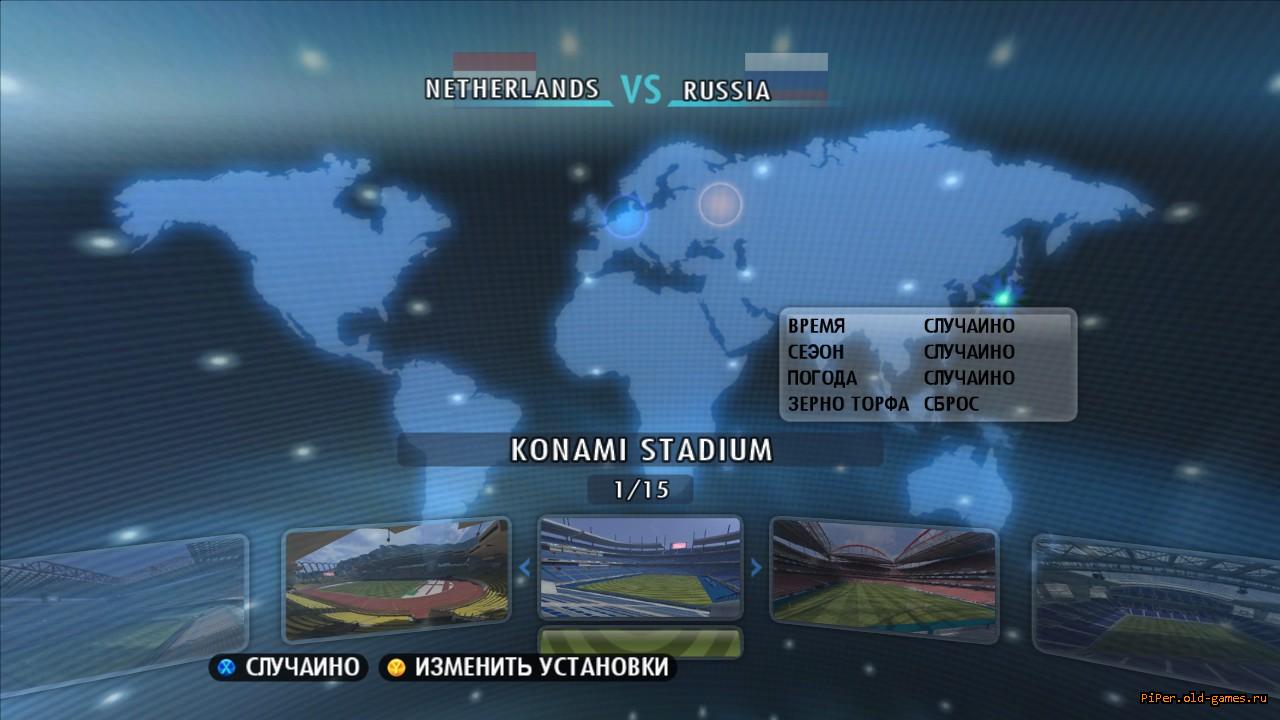This screenshot has height=720, width=1280.
Task: Change the ПОГОДА (weather) setting row
Action: 927,378
